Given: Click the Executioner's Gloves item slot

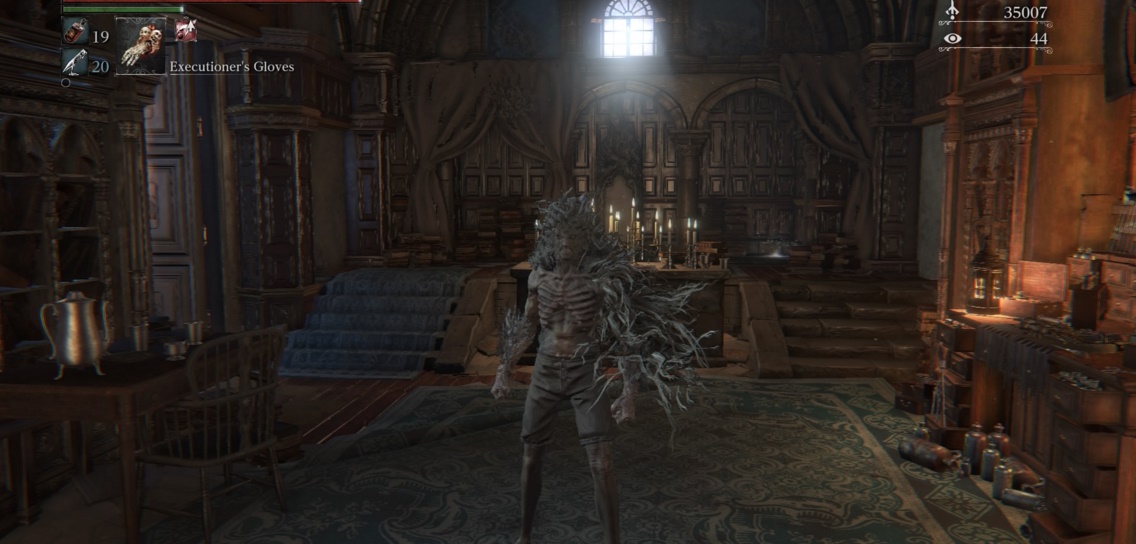Looking at the screenshot, I should (140, 46).
